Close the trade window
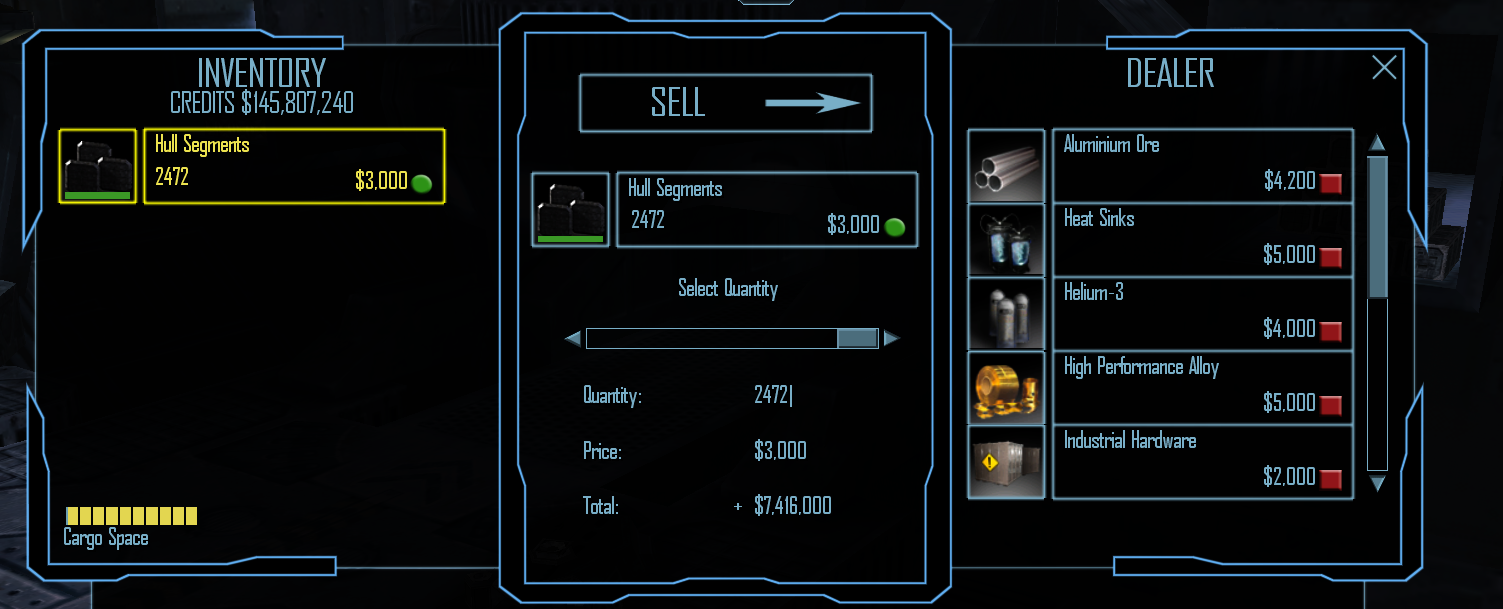1503x609 pixels. pos(1384,67)
